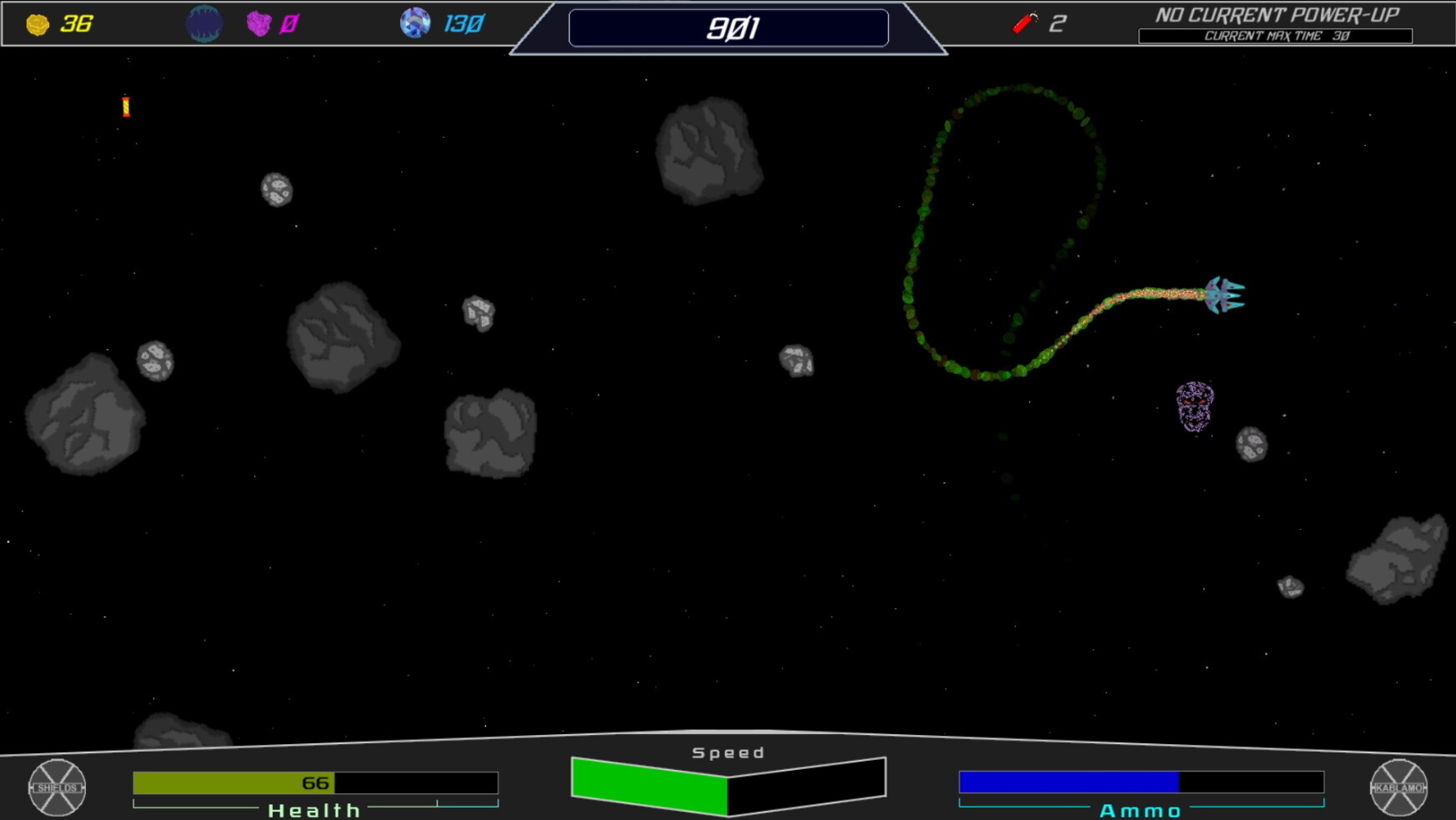Click the magenta crystal icon showing 0
The width and height of the screenshot is (1456, 820).
point(259,23)
